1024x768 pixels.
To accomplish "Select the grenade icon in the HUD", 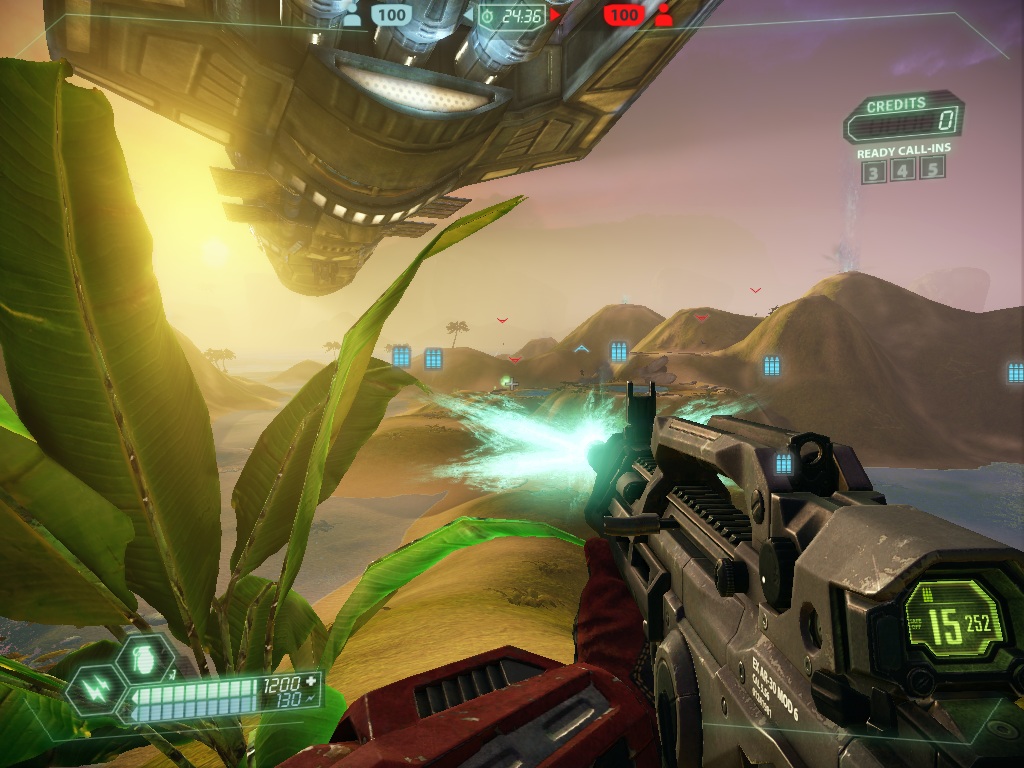I will coord(137,658).
